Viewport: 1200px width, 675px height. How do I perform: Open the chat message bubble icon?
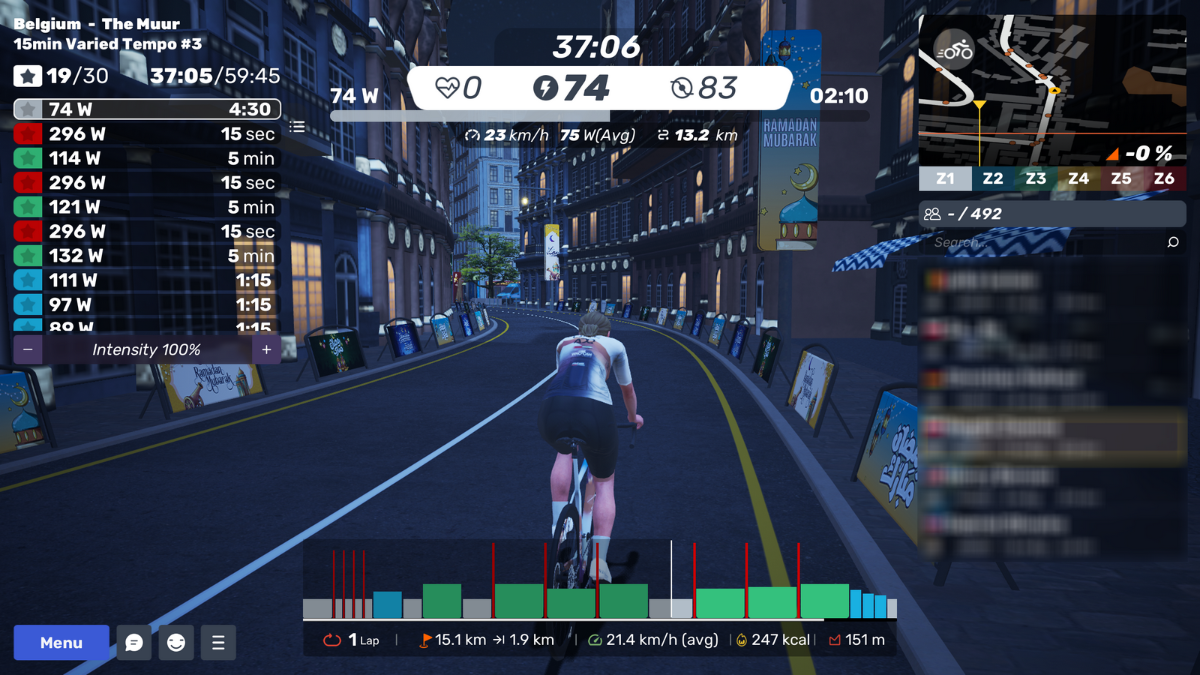[x=134, y=643]
